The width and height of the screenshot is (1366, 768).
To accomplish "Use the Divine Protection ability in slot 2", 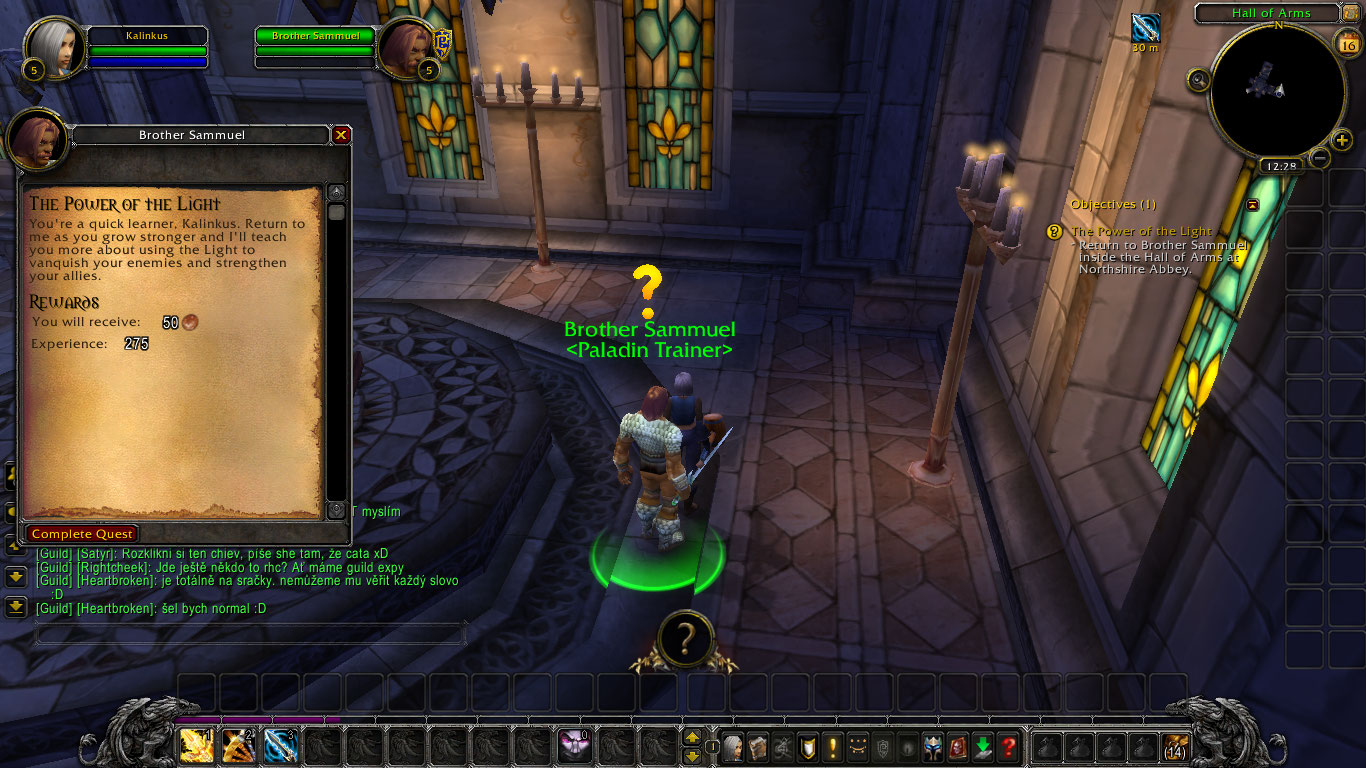I will (281, 744).
